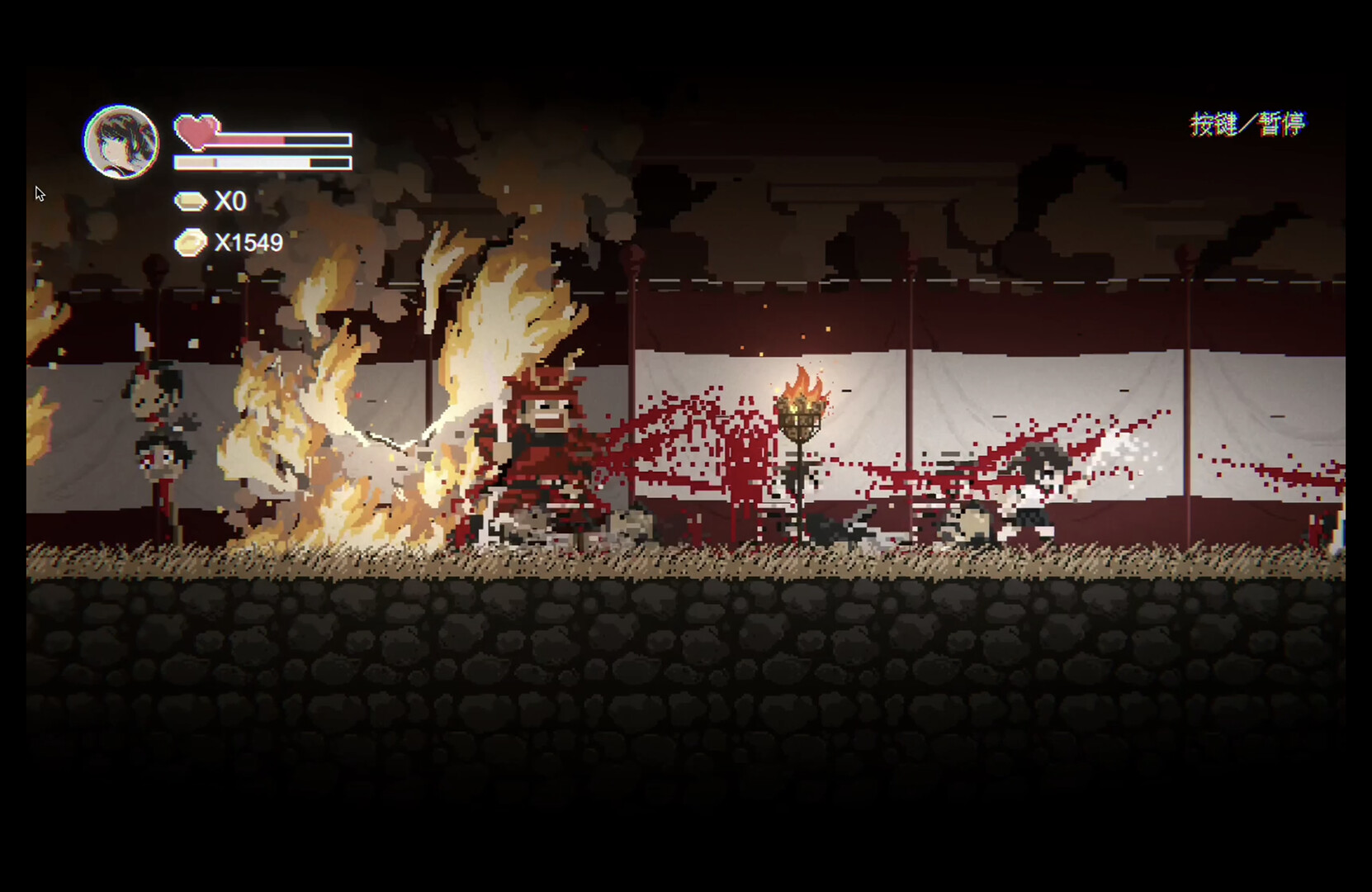Select the gold coin icon showing X1549
Image resolution: width=1372 pixels, height=892 pixels.
pos(190,242)
